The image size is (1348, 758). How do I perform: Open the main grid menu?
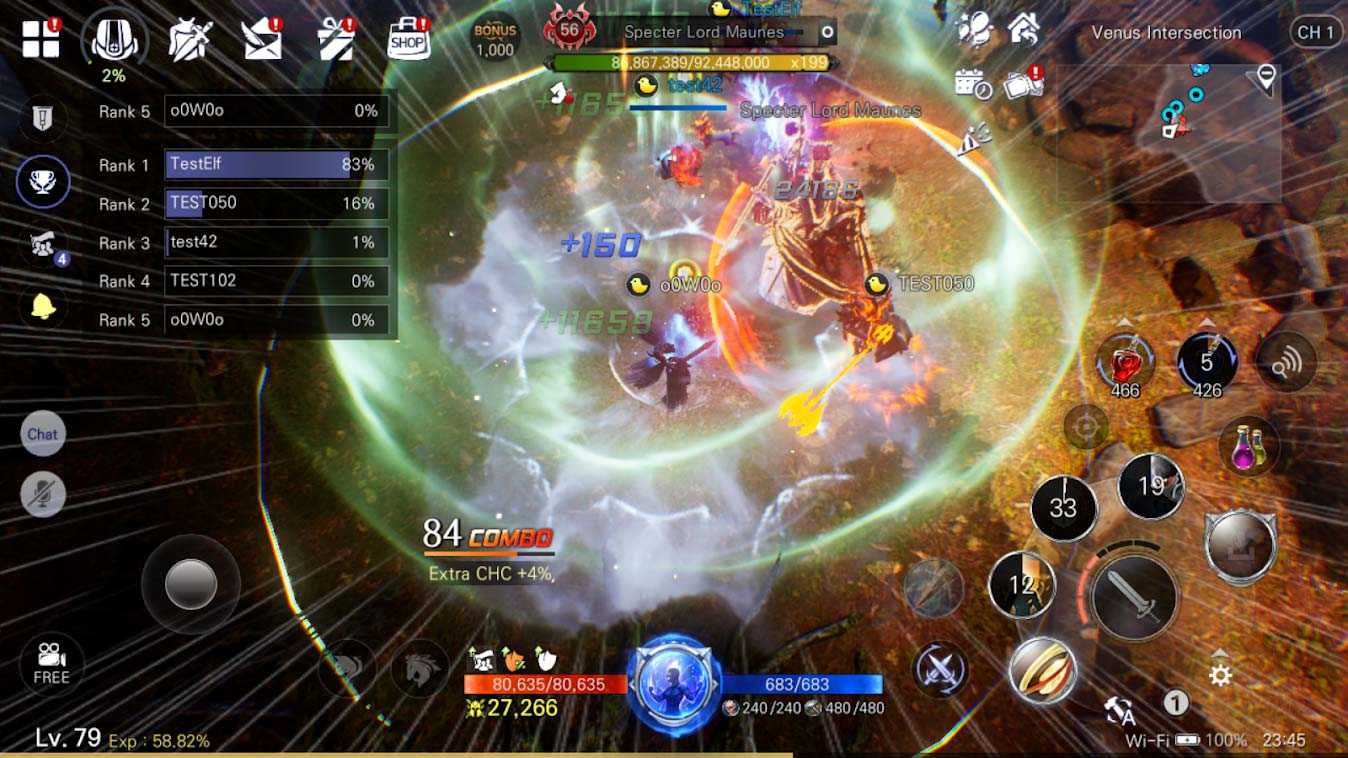pyautogui.click(x=41, y=38)
